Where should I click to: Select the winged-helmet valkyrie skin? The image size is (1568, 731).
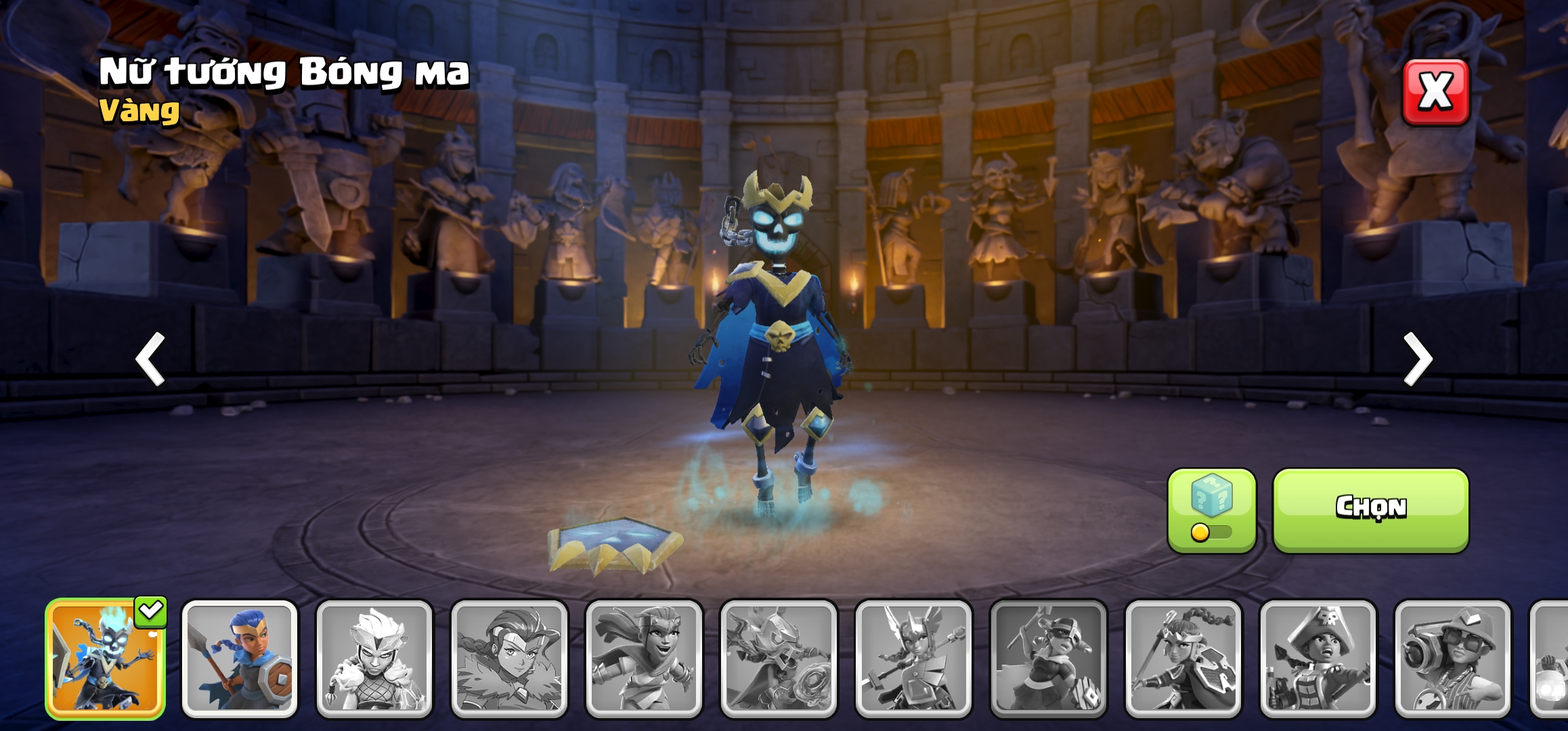point(913,658)
